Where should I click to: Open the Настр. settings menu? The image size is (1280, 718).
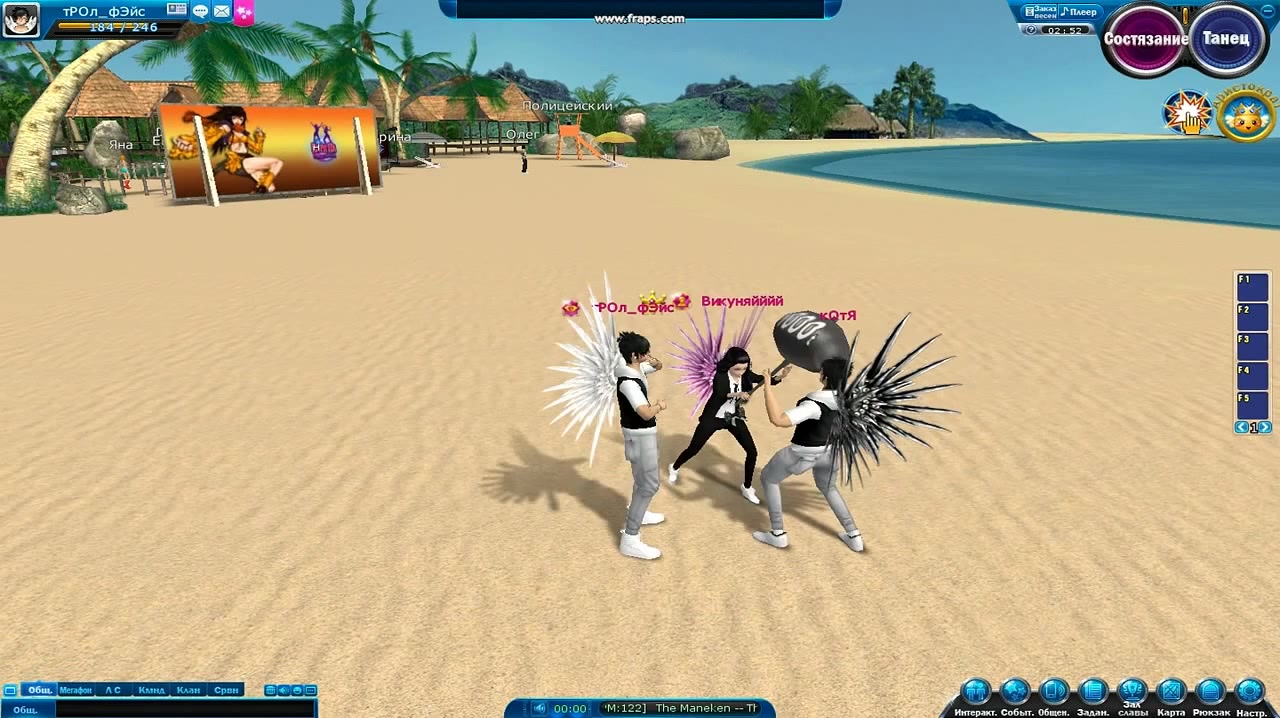click(x=1250, y=692)
